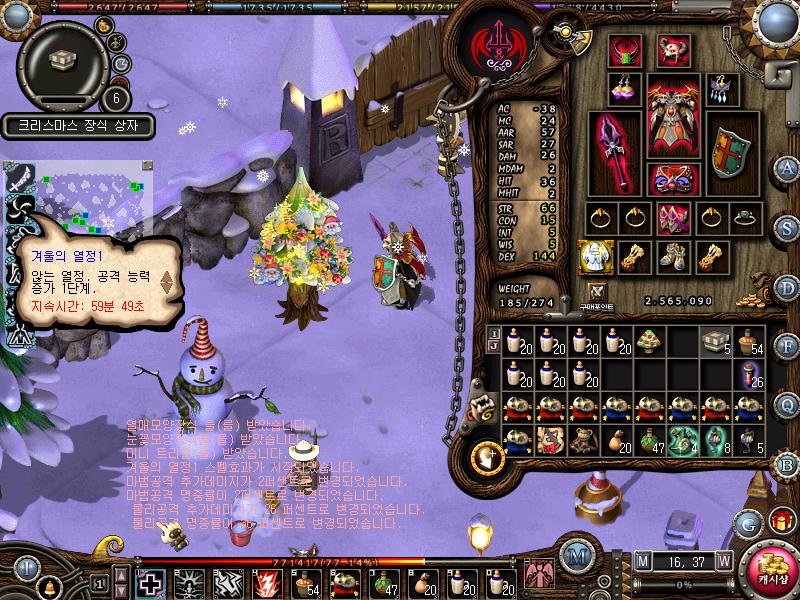Click the equipped boots slot

[673, 258]
